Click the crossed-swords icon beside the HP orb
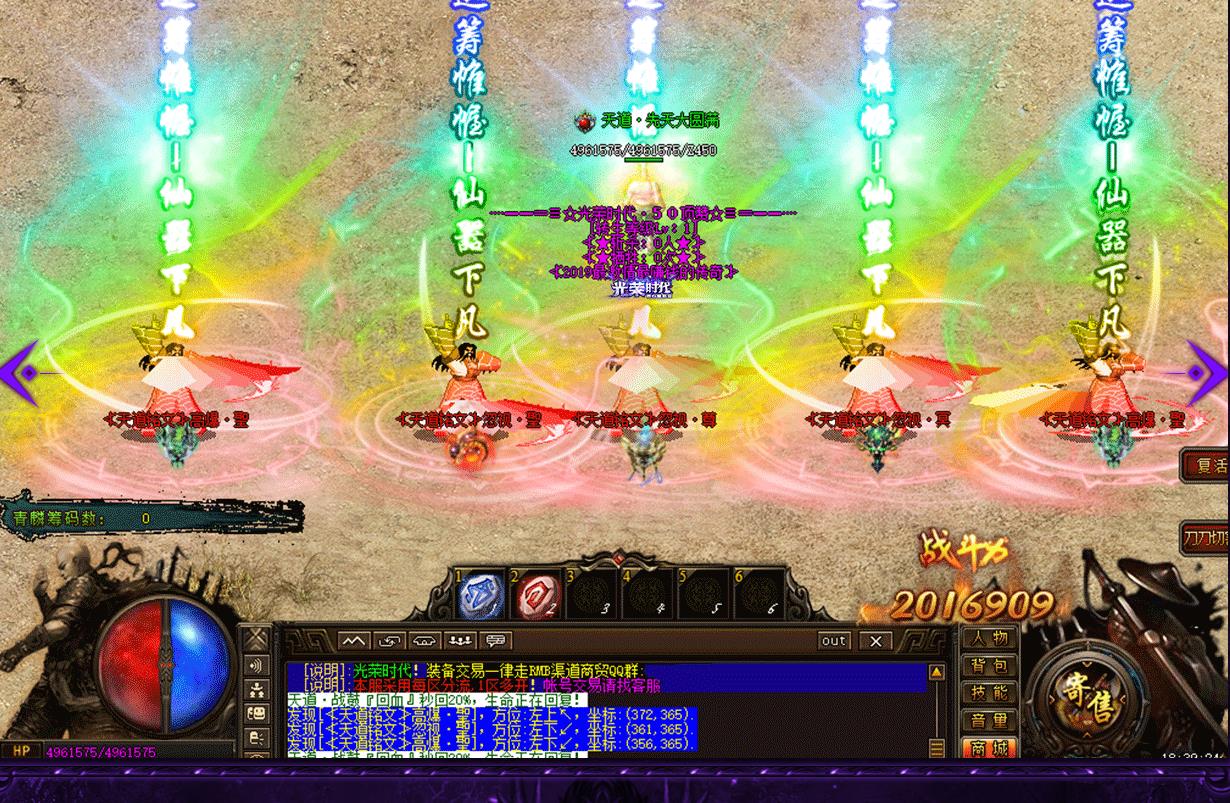 [257, 639]
